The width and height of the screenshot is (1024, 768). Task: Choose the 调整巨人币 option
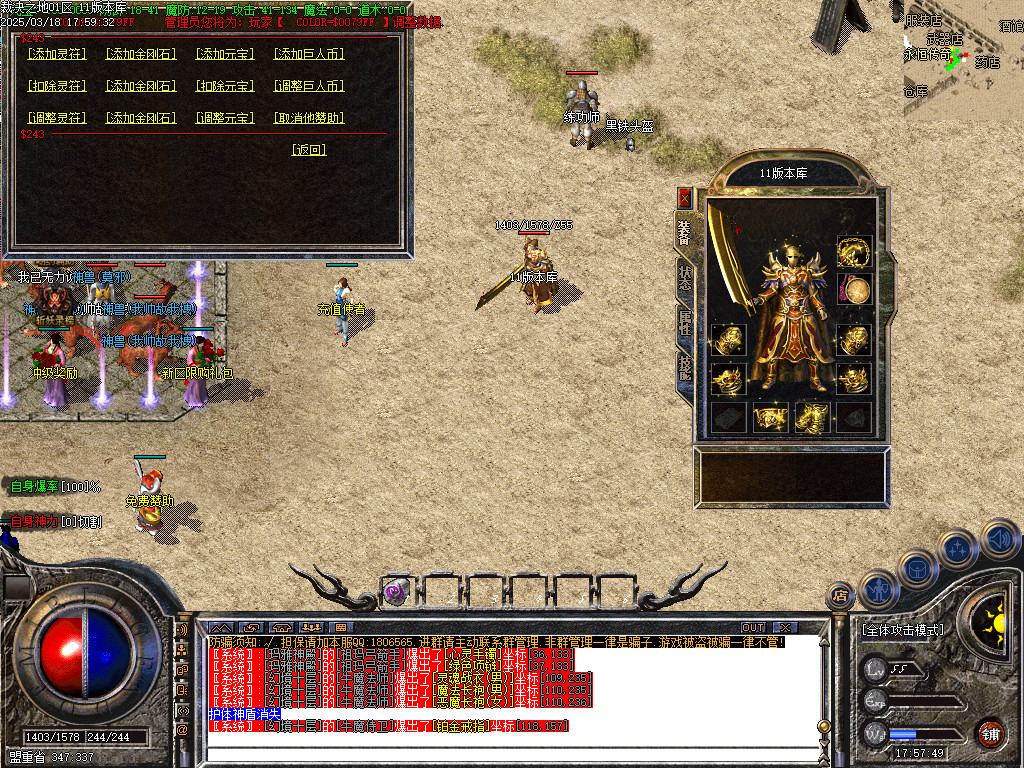(x=309, y=86)
